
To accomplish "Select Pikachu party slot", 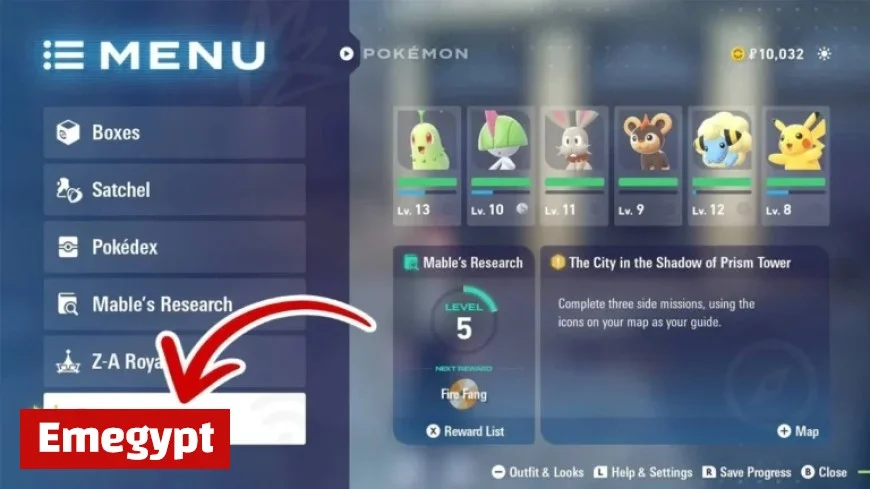I will click(795, 164).
